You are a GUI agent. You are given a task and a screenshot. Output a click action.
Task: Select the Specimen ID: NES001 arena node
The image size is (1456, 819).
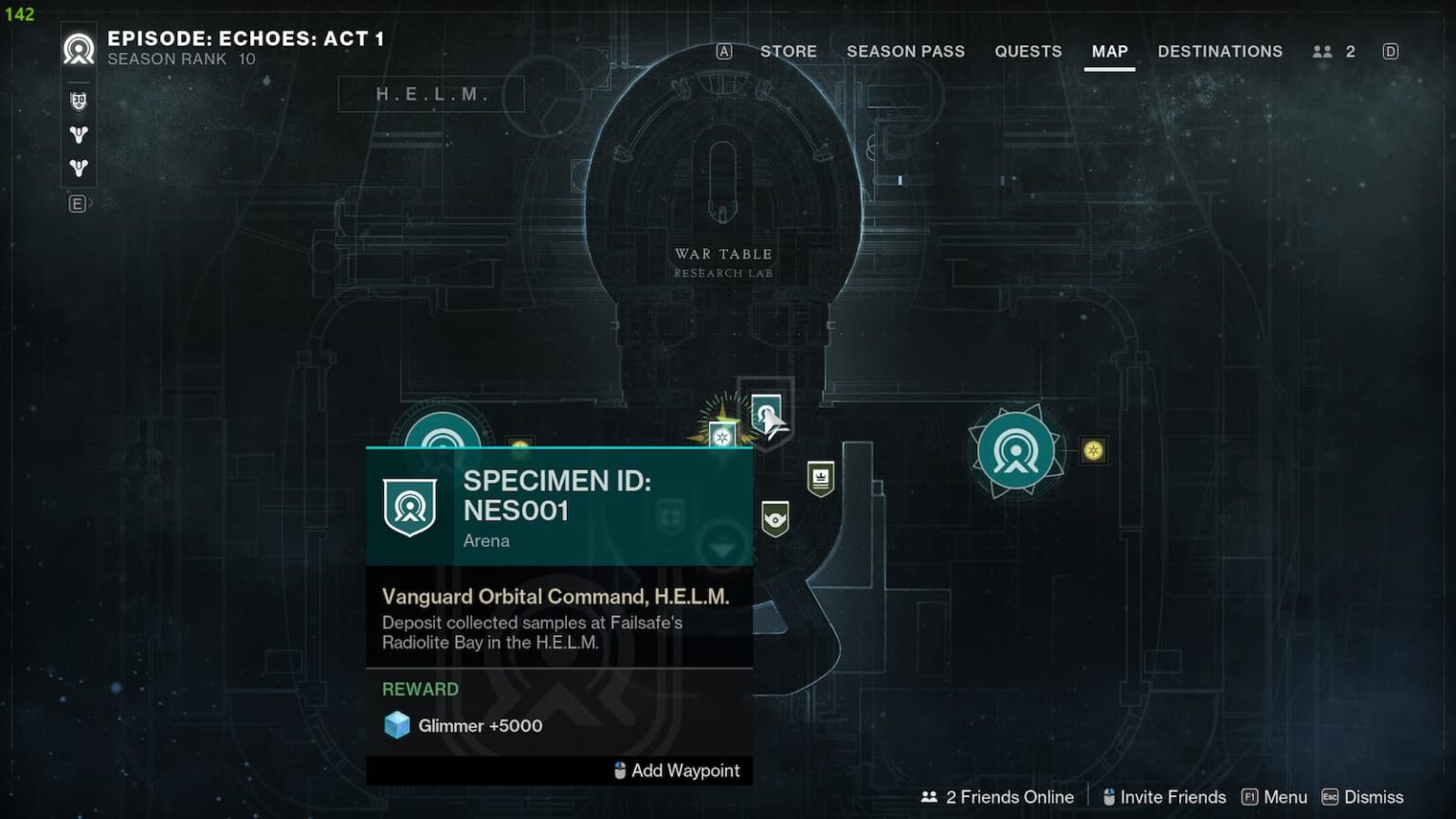click(764, 414)
